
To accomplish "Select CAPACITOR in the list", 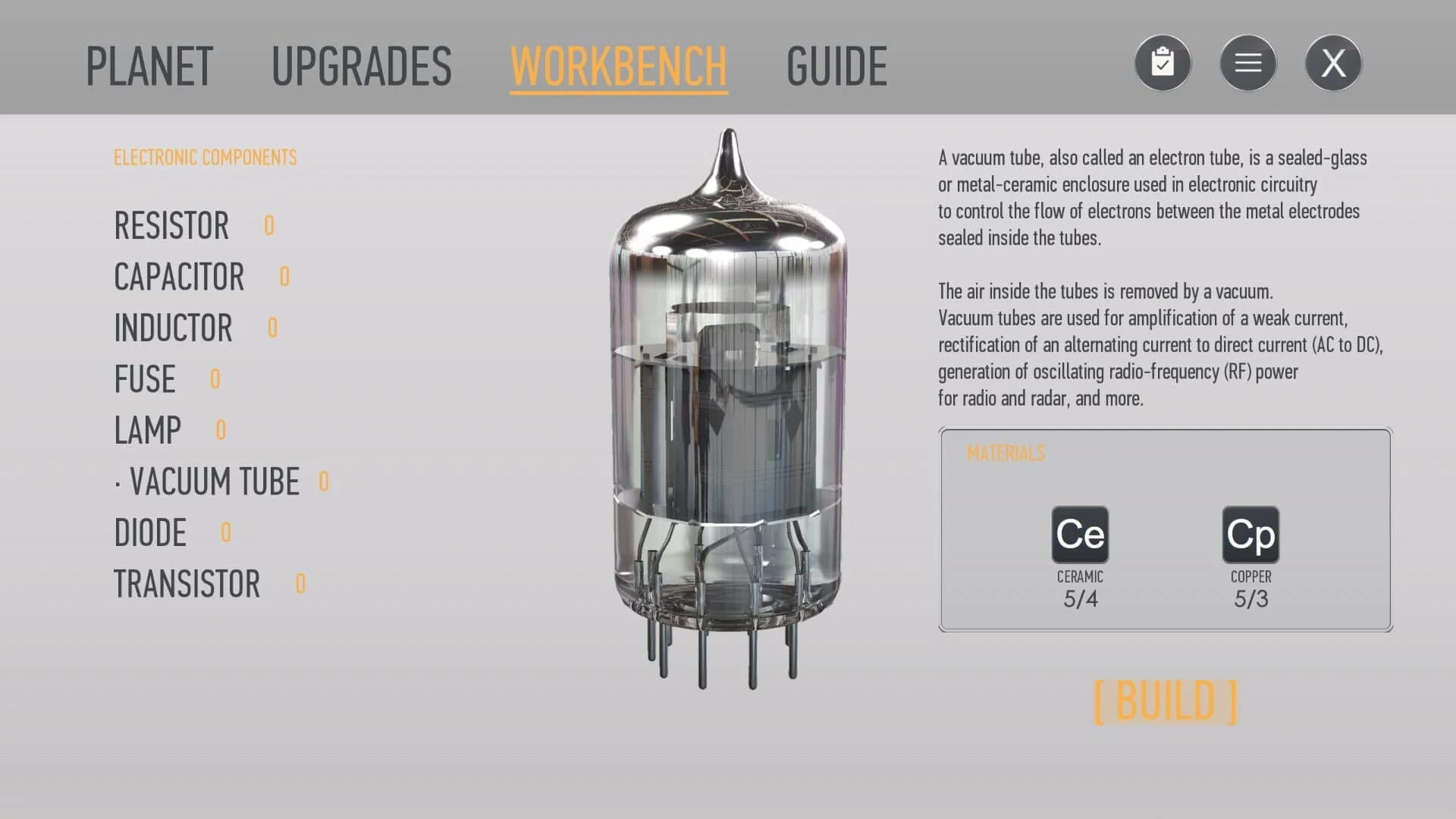I will 179,276.
